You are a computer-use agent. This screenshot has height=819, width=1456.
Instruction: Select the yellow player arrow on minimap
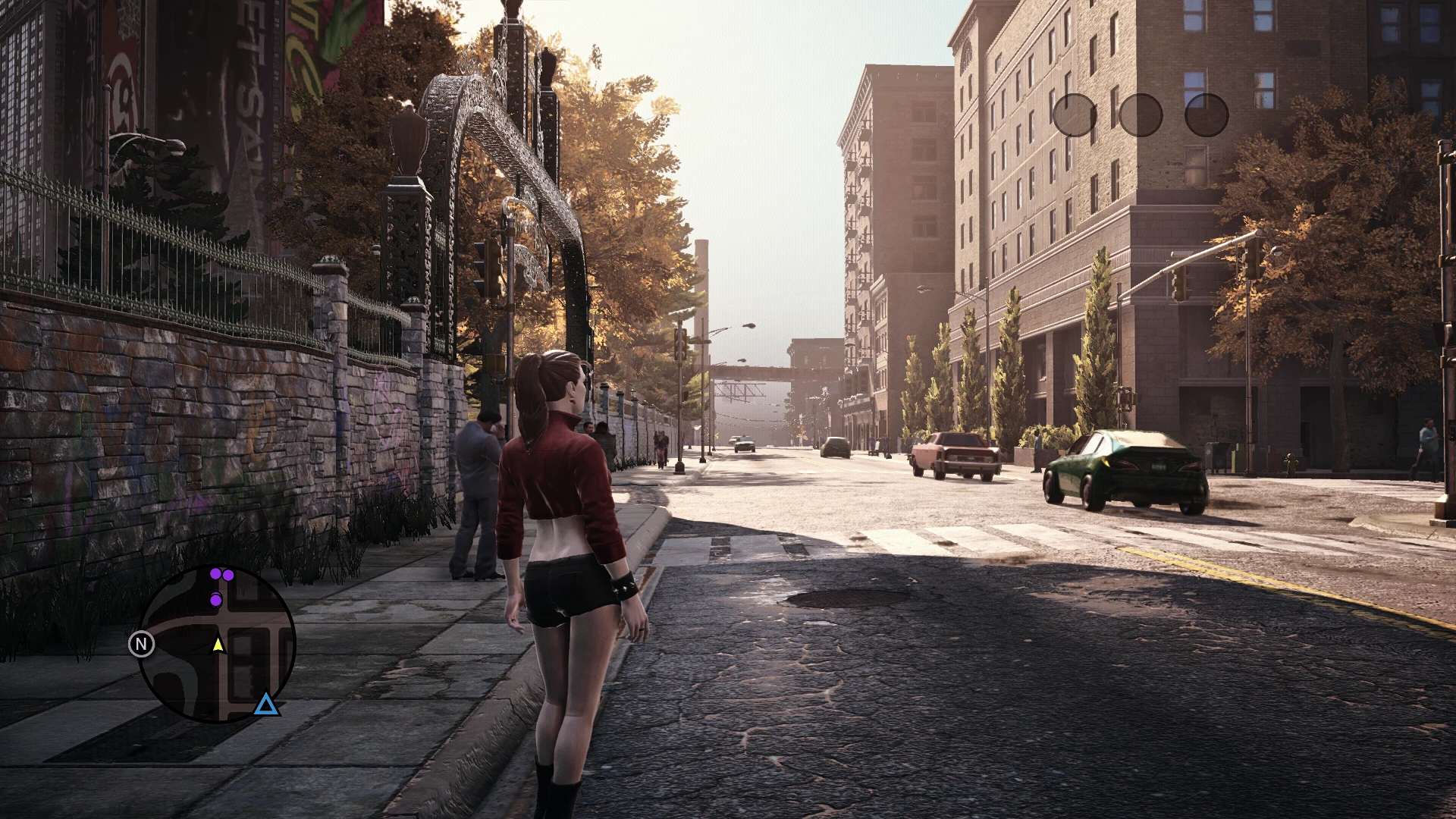[x=218, y=644]
